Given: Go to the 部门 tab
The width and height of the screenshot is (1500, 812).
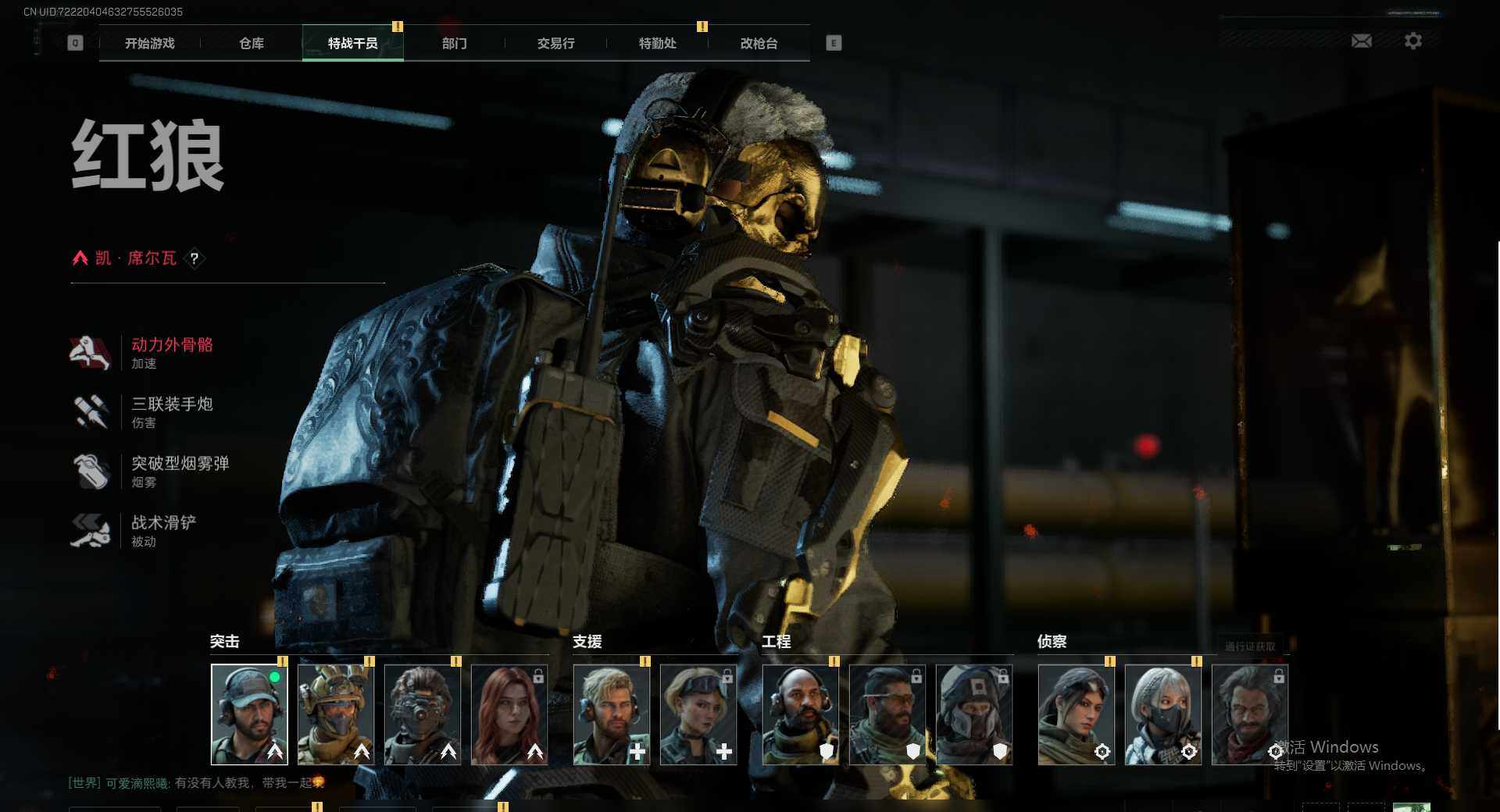Looking at the screenshot, I should 454,44.
